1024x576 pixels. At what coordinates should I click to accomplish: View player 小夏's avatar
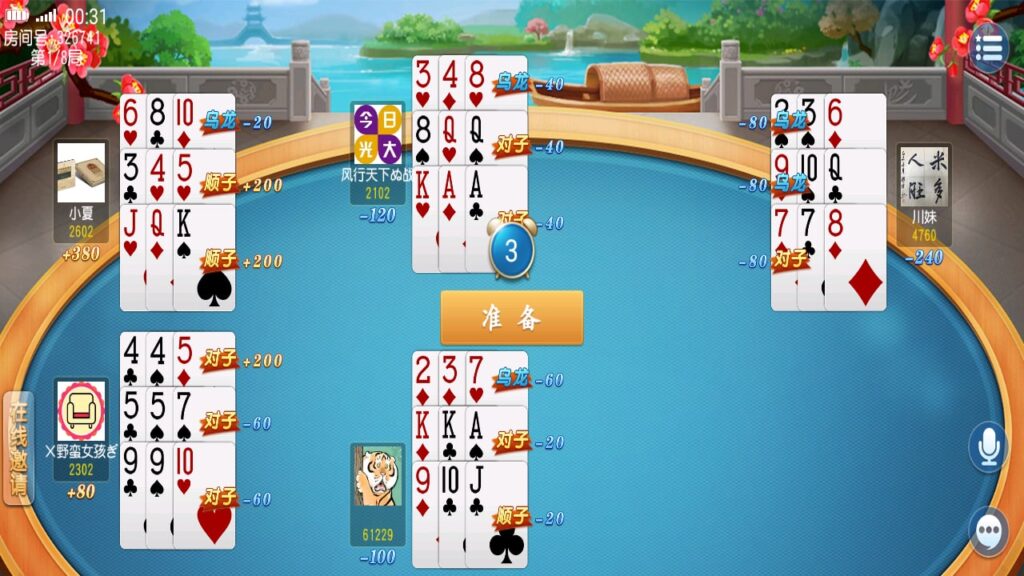(81, 173)
